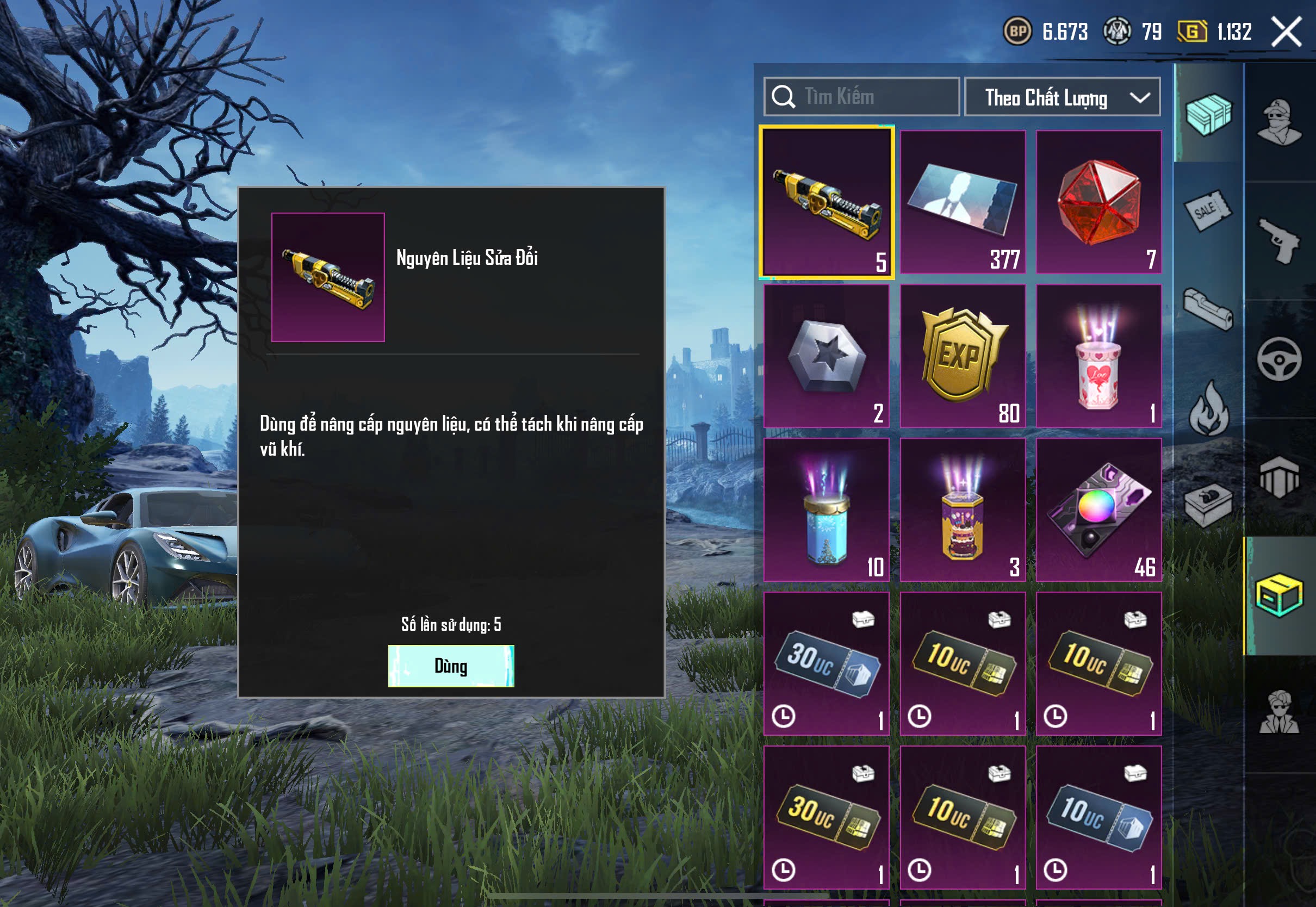
Task: Pick the rainbow color palette card
Action: click(x=1098, y=510)
